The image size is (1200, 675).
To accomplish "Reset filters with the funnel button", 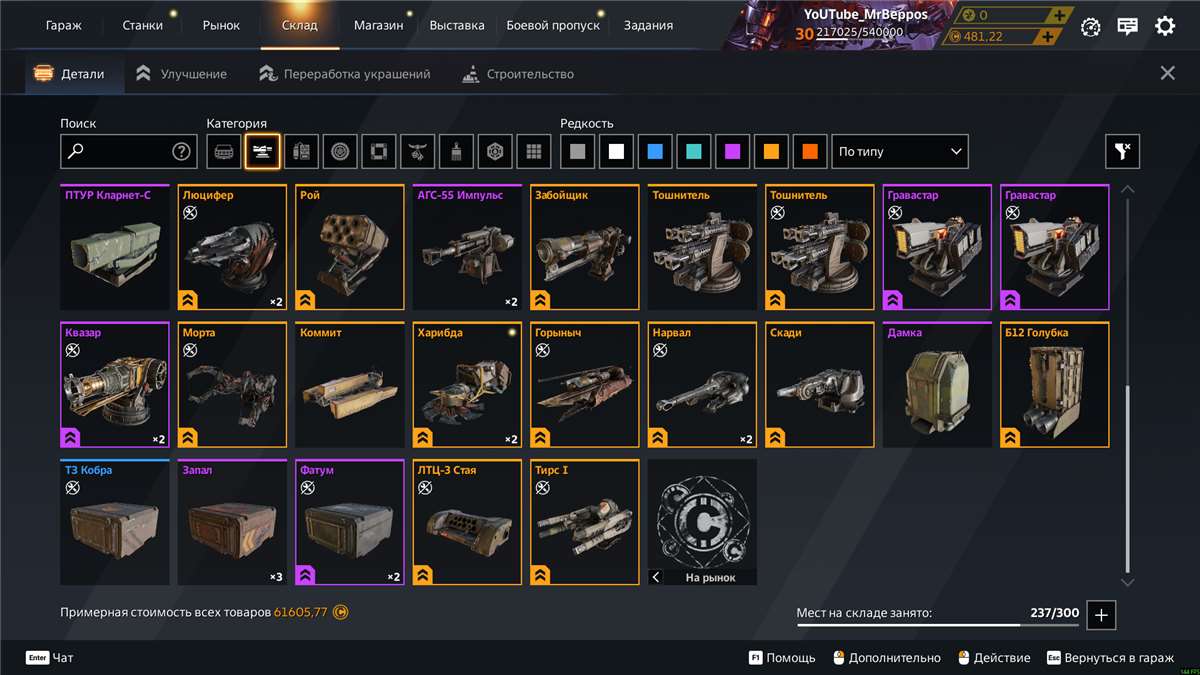I will (1122, 152).
